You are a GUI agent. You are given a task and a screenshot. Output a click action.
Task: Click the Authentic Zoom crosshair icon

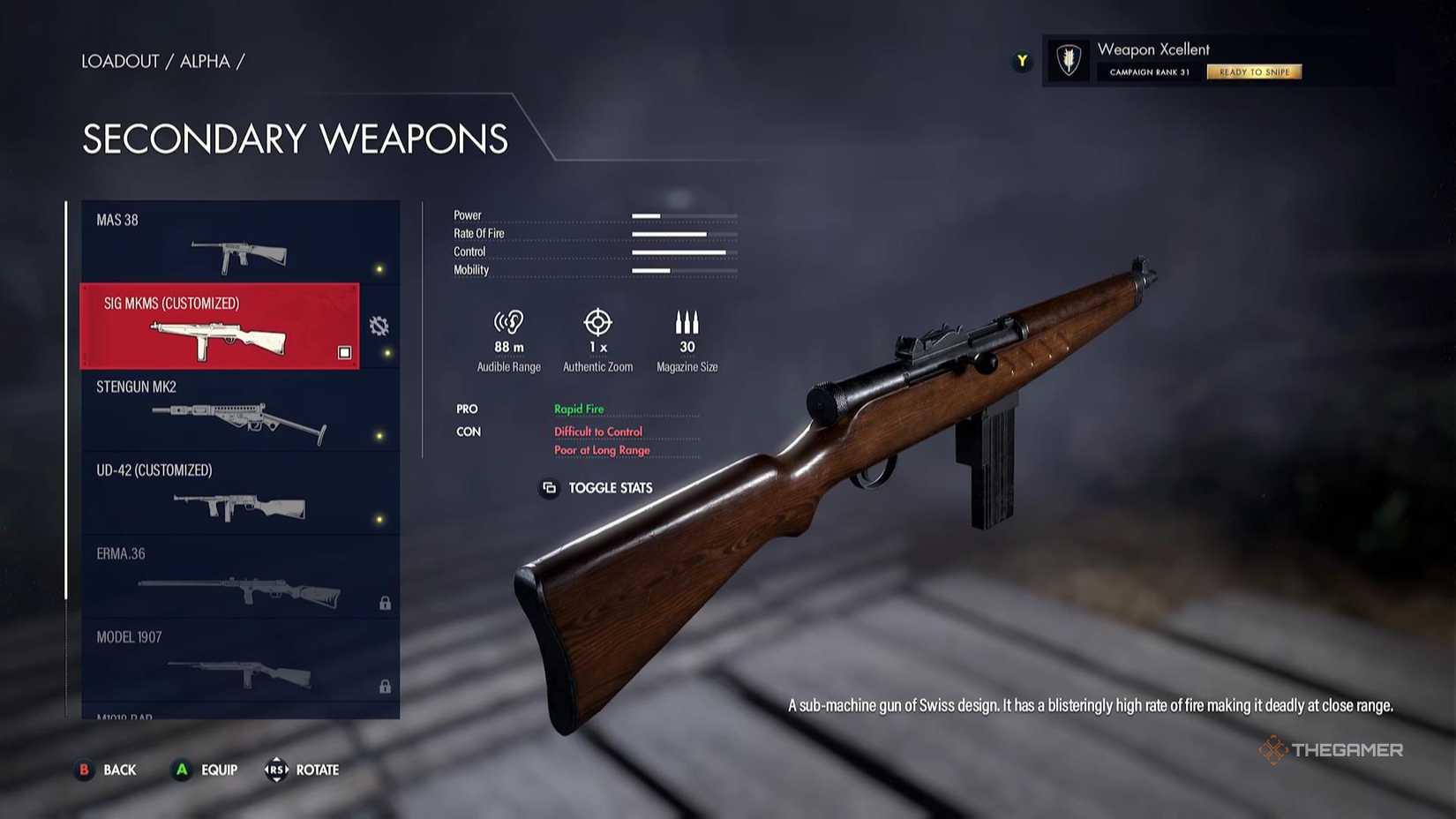tap(598, 320)
